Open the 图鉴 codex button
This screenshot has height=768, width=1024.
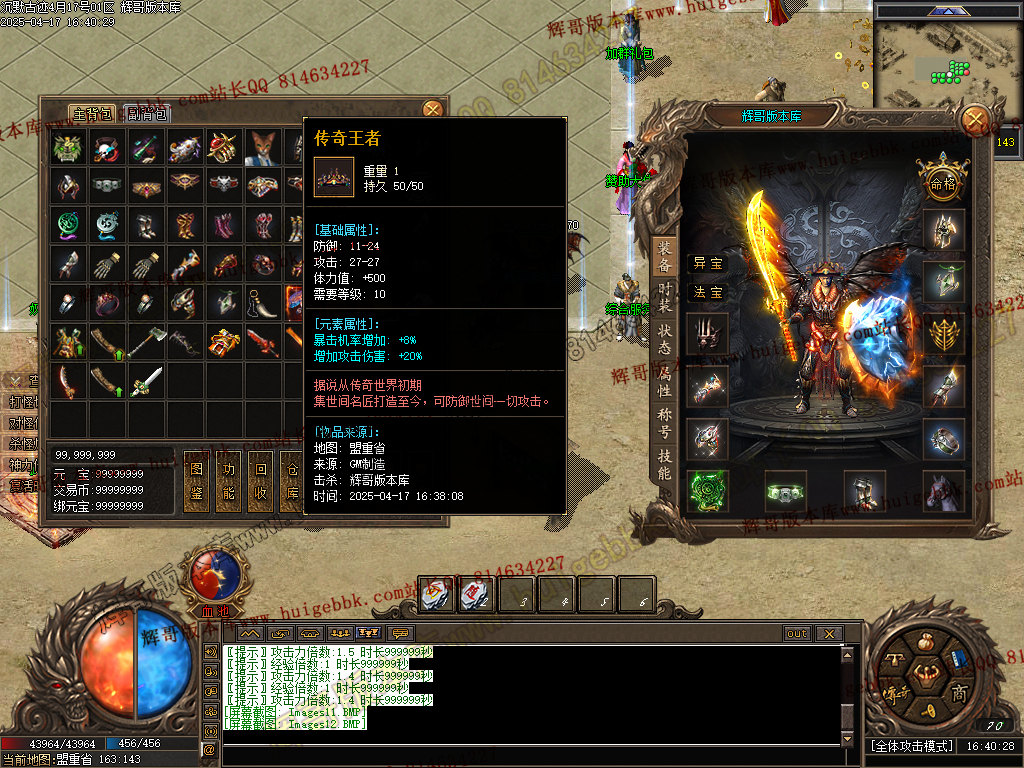click(197, 480)
